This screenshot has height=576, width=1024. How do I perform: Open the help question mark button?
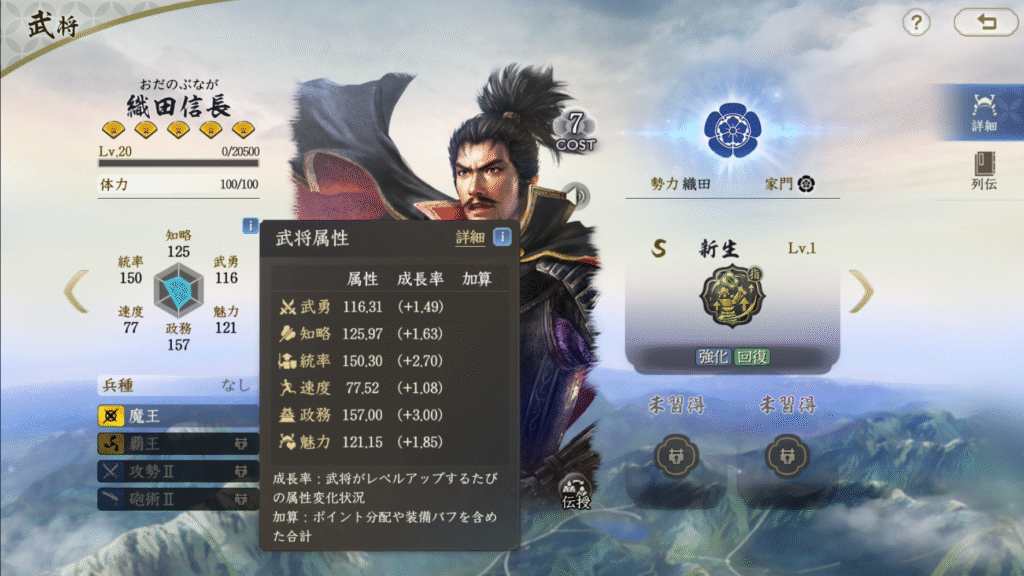tap(916, 23)
